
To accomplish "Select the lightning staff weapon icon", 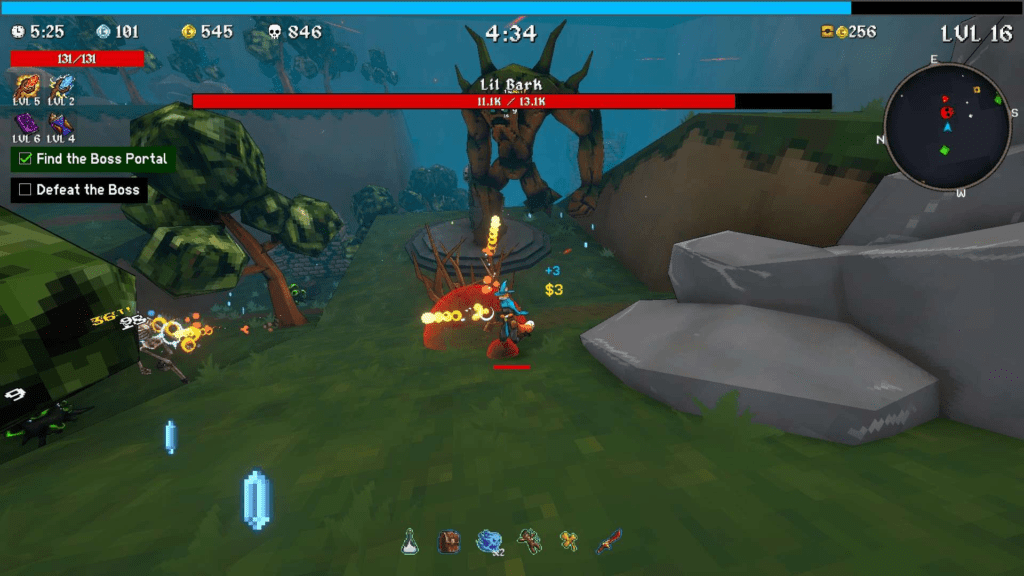I will pyautogui.click(x=61, y=86).
